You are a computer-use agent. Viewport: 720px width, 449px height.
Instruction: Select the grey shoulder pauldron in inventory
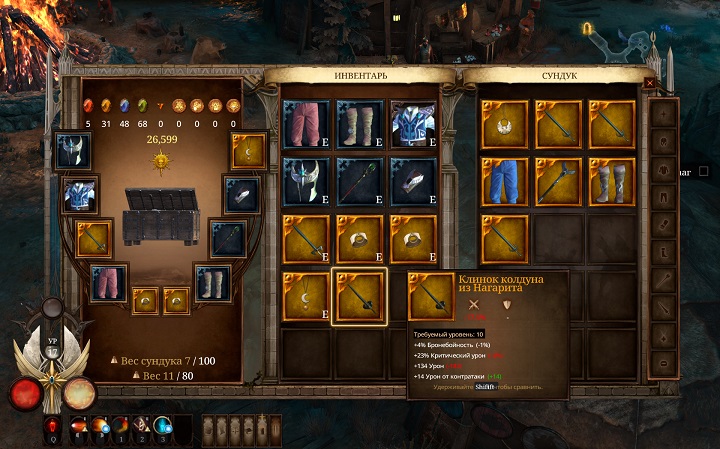coord(411,180)
